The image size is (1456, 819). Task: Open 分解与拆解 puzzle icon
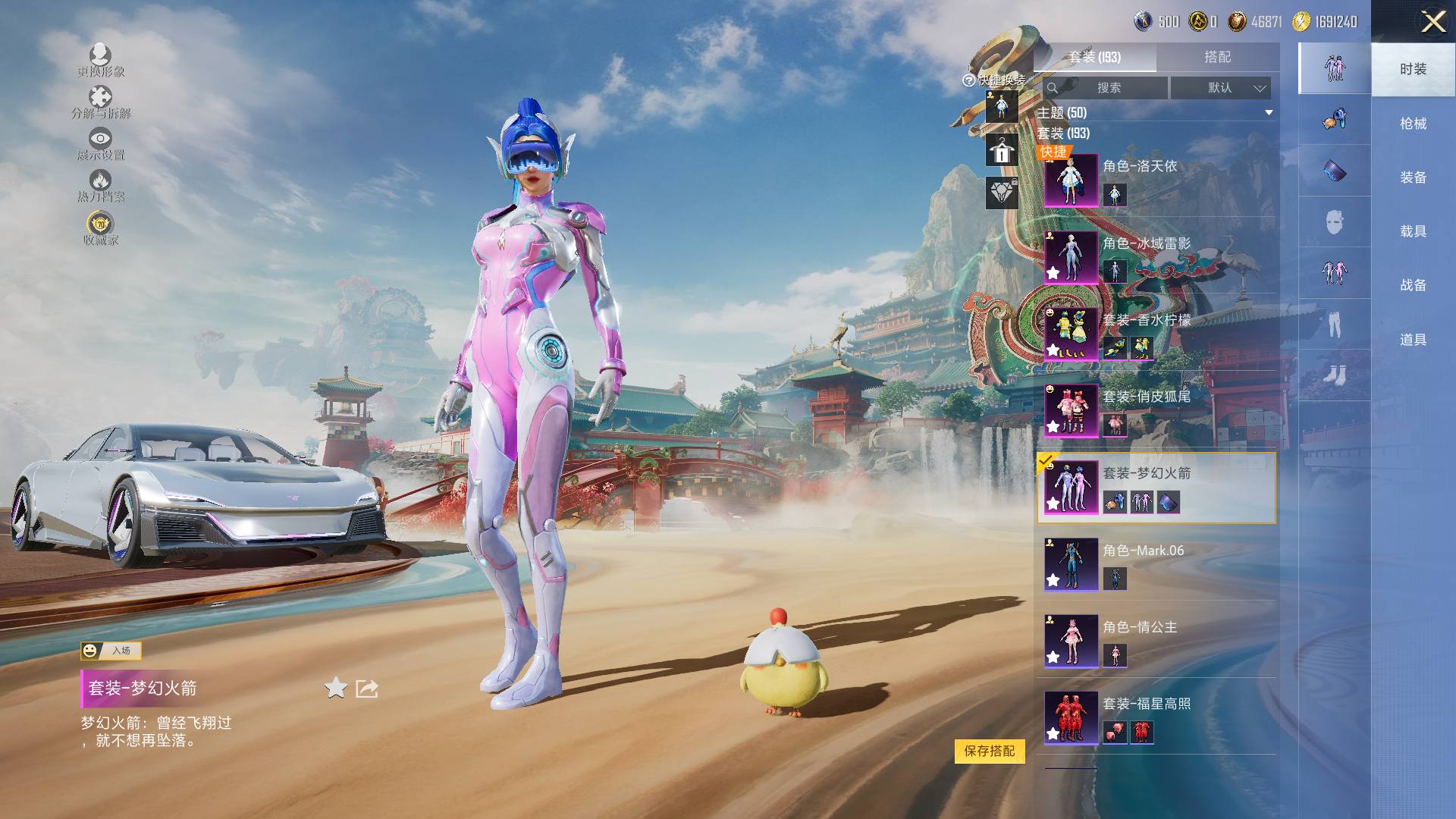point(100,102)
